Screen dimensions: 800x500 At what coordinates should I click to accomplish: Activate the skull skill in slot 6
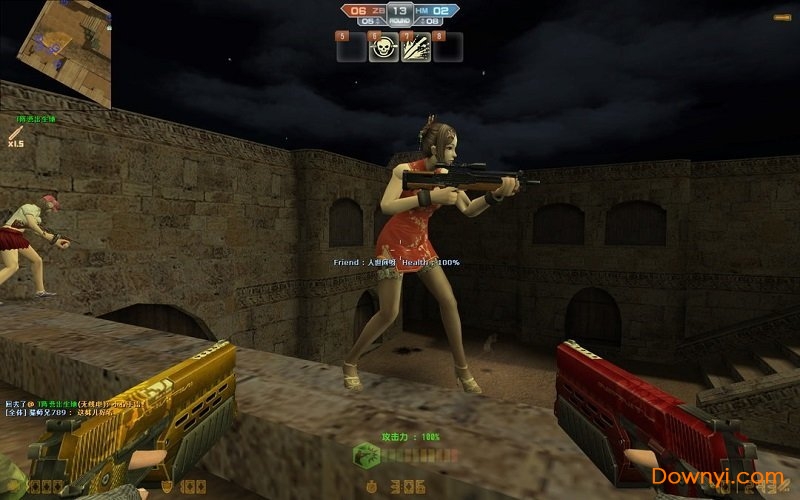click(381, 47)
